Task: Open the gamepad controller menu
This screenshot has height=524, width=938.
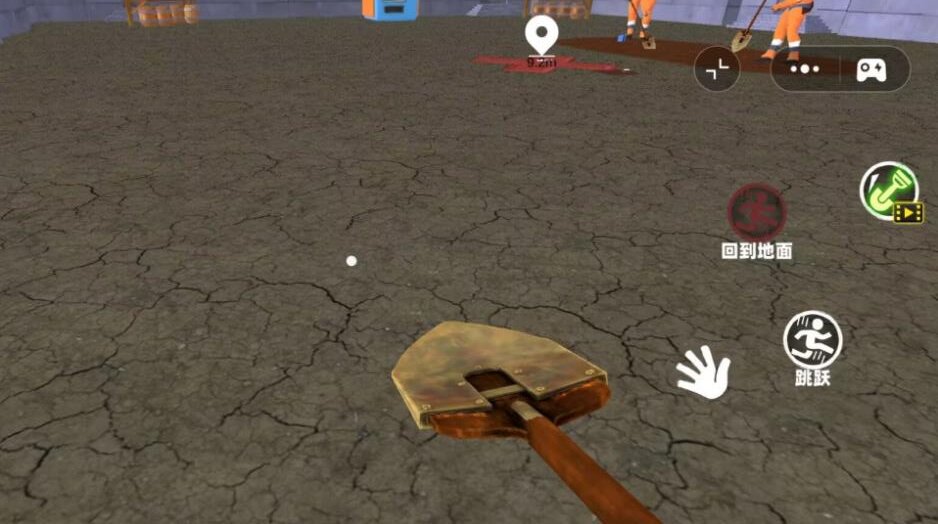Action: click(x=871, y=70)
